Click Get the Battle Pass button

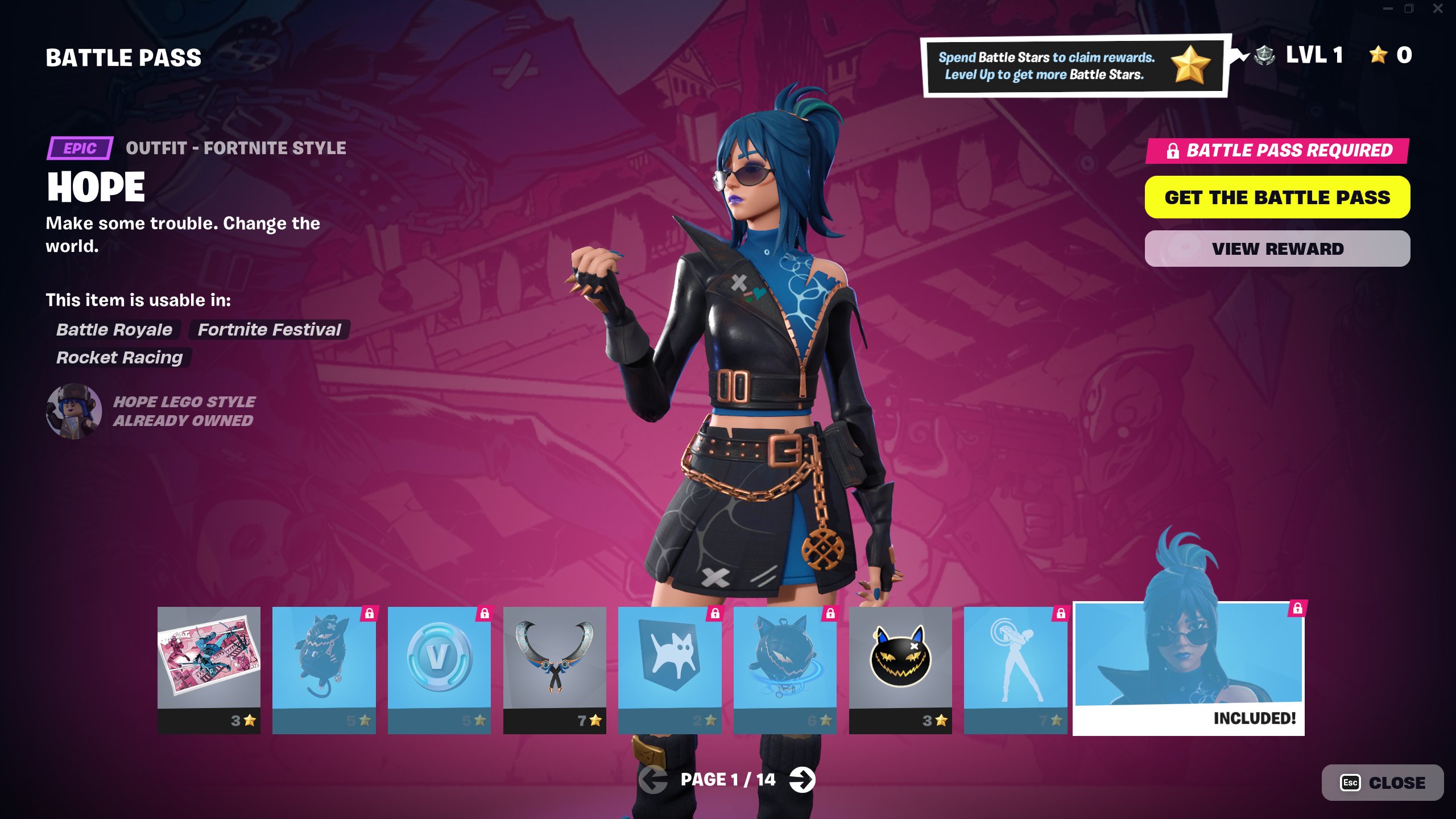1277,197
